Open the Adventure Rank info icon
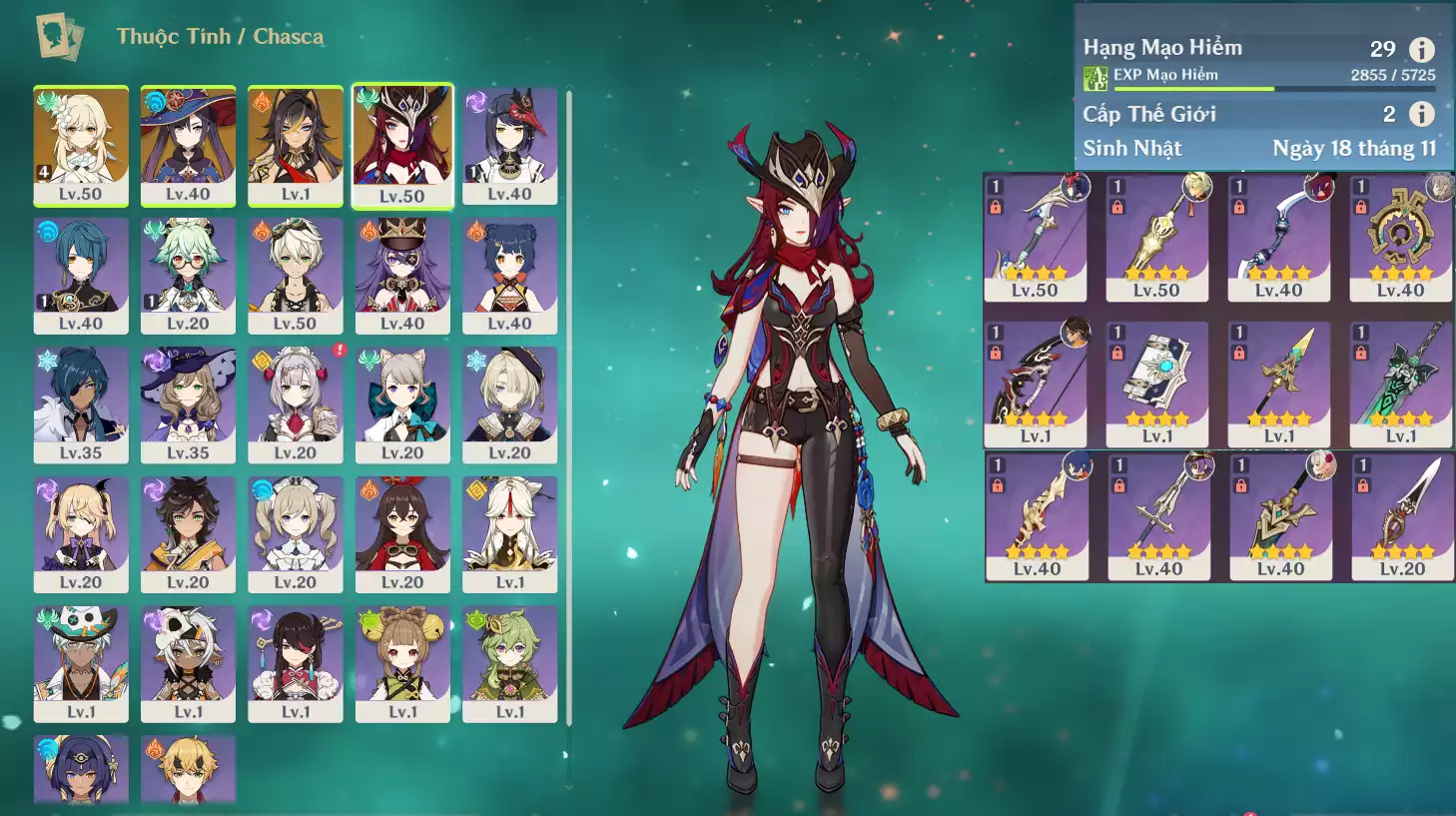This screenshot has height=816, width=1456. click(1421, 49)
